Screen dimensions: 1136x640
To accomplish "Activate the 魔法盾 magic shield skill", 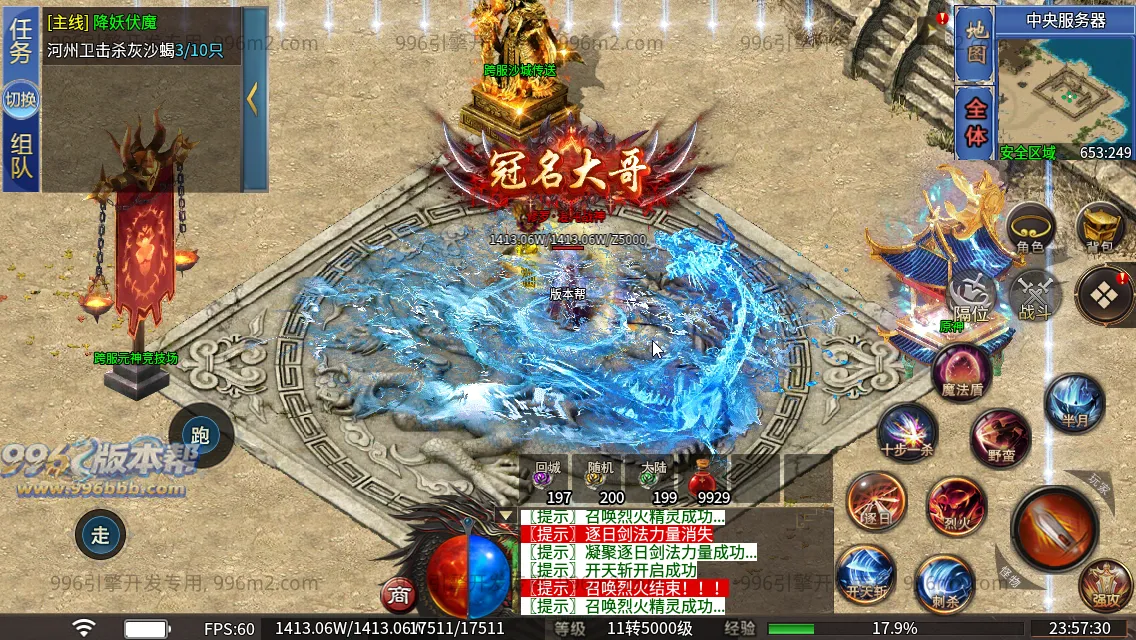I will point(963,371).
